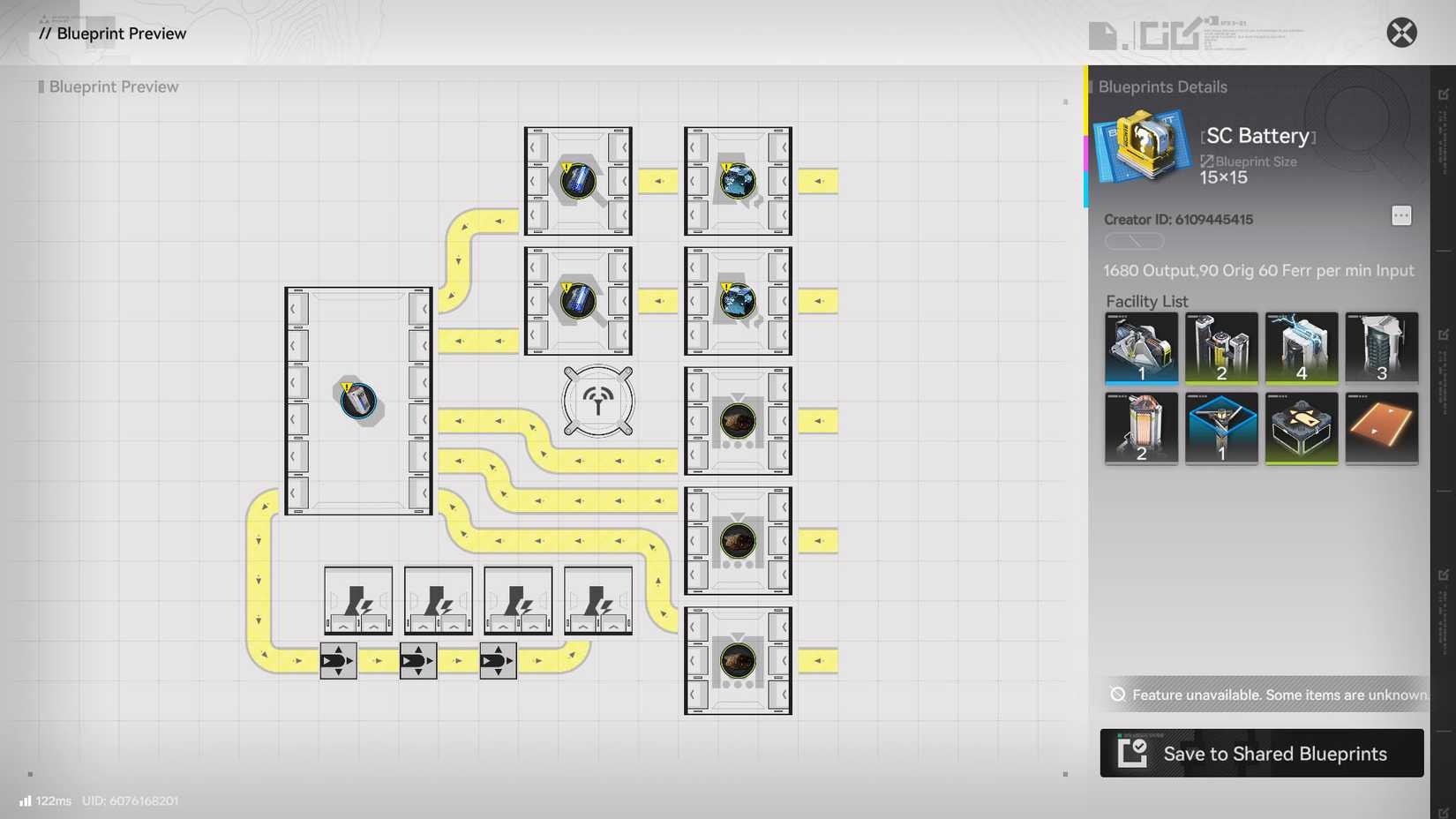Screen dimensions: 1456x819
Task: Open the more options menu near Creator ID
Action: point(1401,215)
